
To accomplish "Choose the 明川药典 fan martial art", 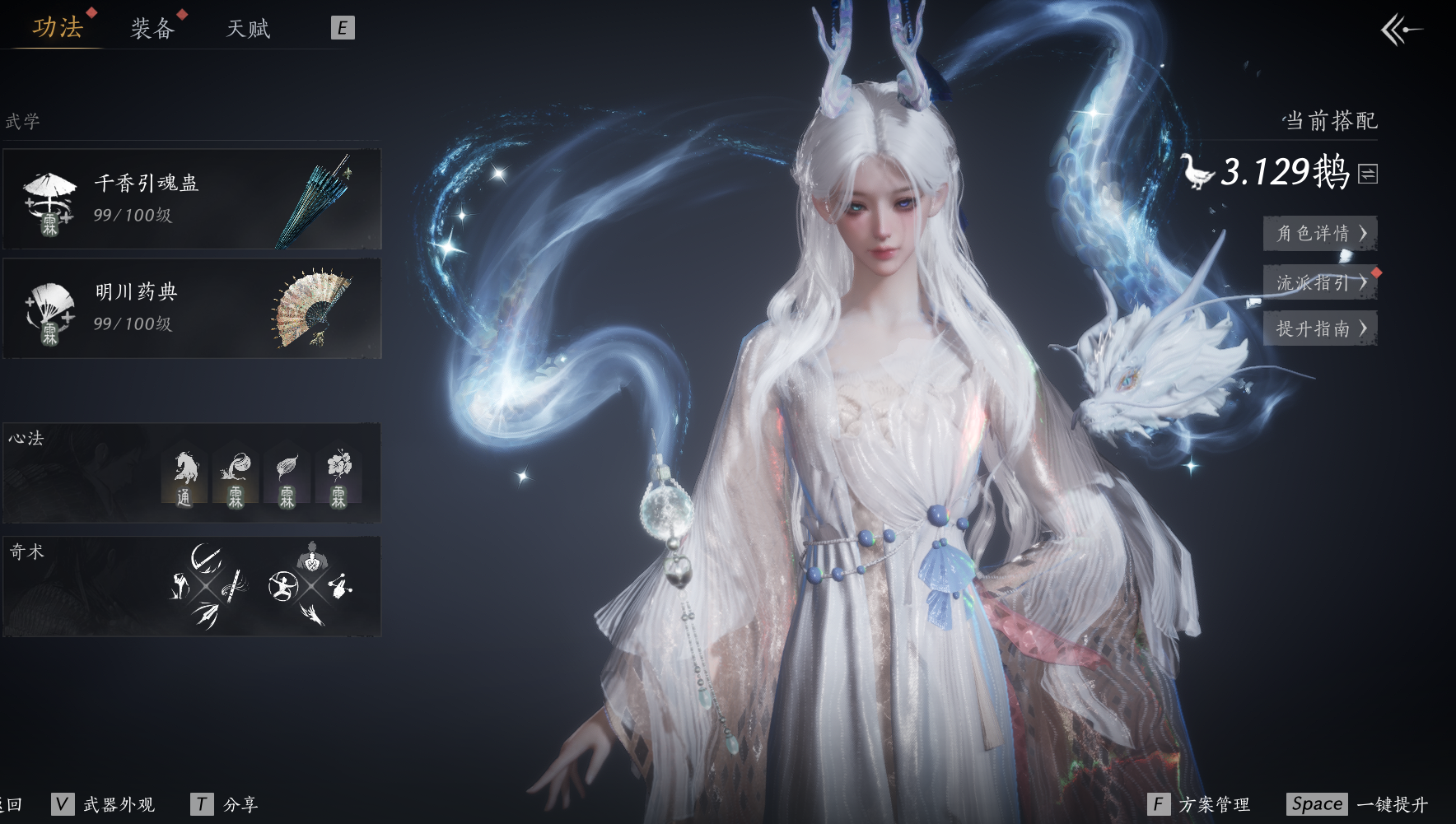I will (x=192, y=309).
